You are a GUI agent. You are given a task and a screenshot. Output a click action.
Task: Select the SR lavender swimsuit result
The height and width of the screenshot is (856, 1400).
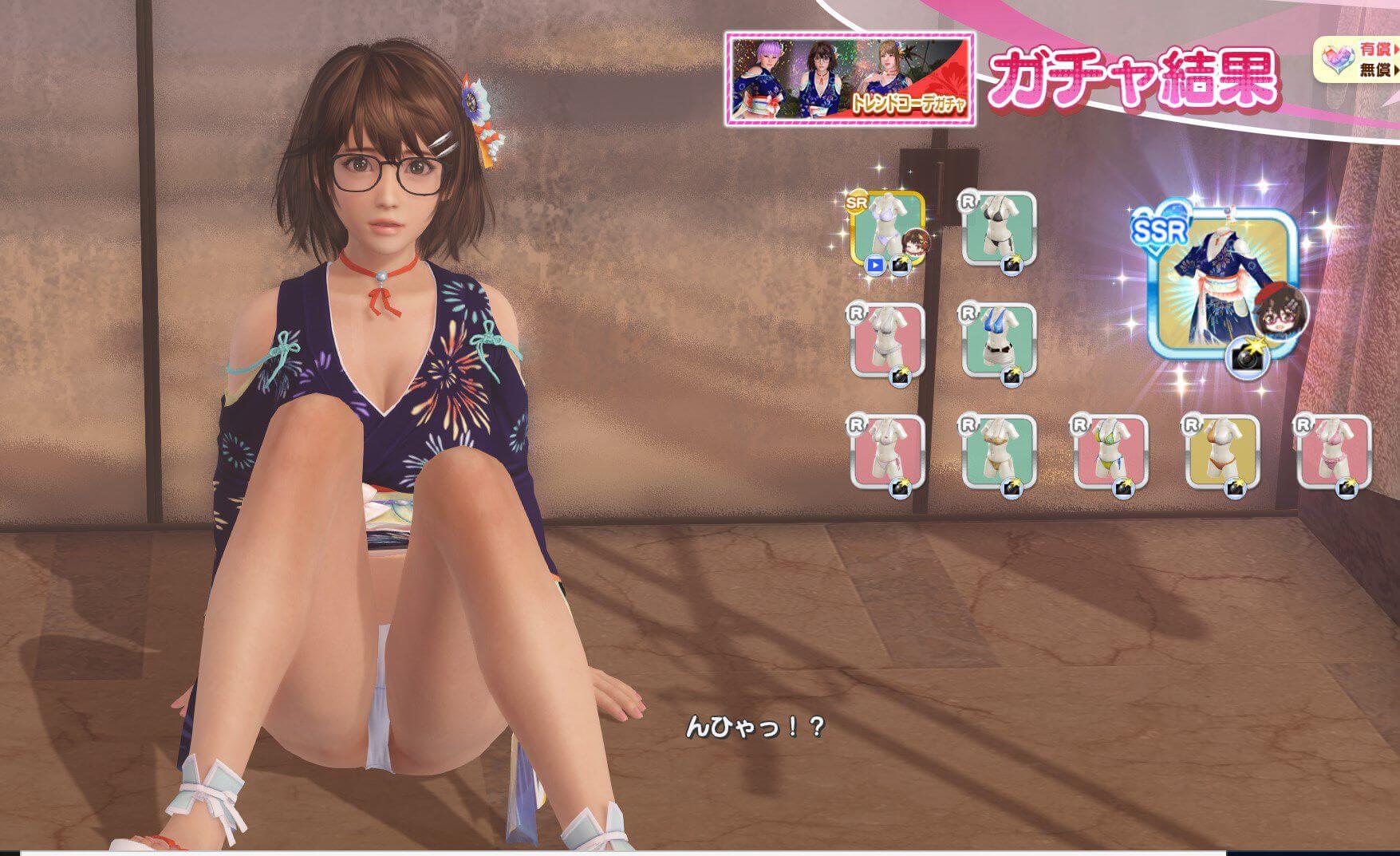pos(885,230)
